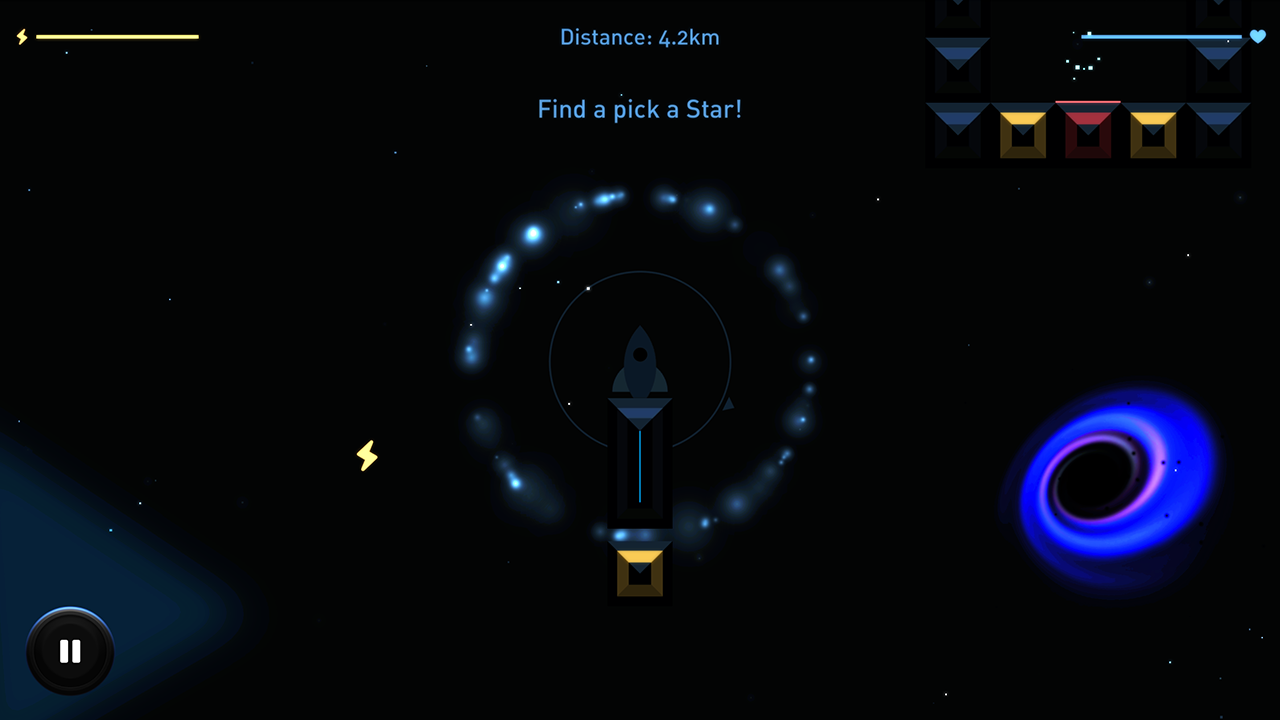This screenshot has height=720, width=1280.
Task: Click the Find a pick a Star text
Action: [x=640, y=109]
